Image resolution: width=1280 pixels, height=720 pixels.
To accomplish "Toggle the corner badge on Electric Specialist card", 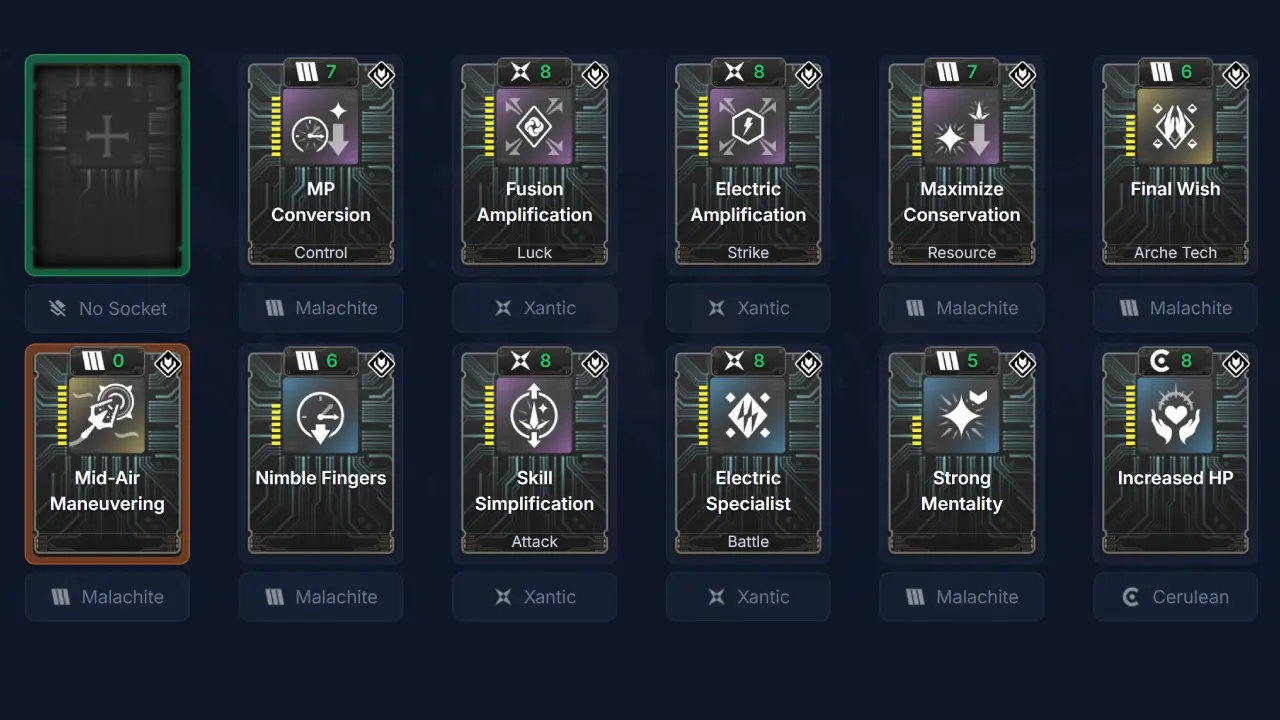I will pos(808,364).
